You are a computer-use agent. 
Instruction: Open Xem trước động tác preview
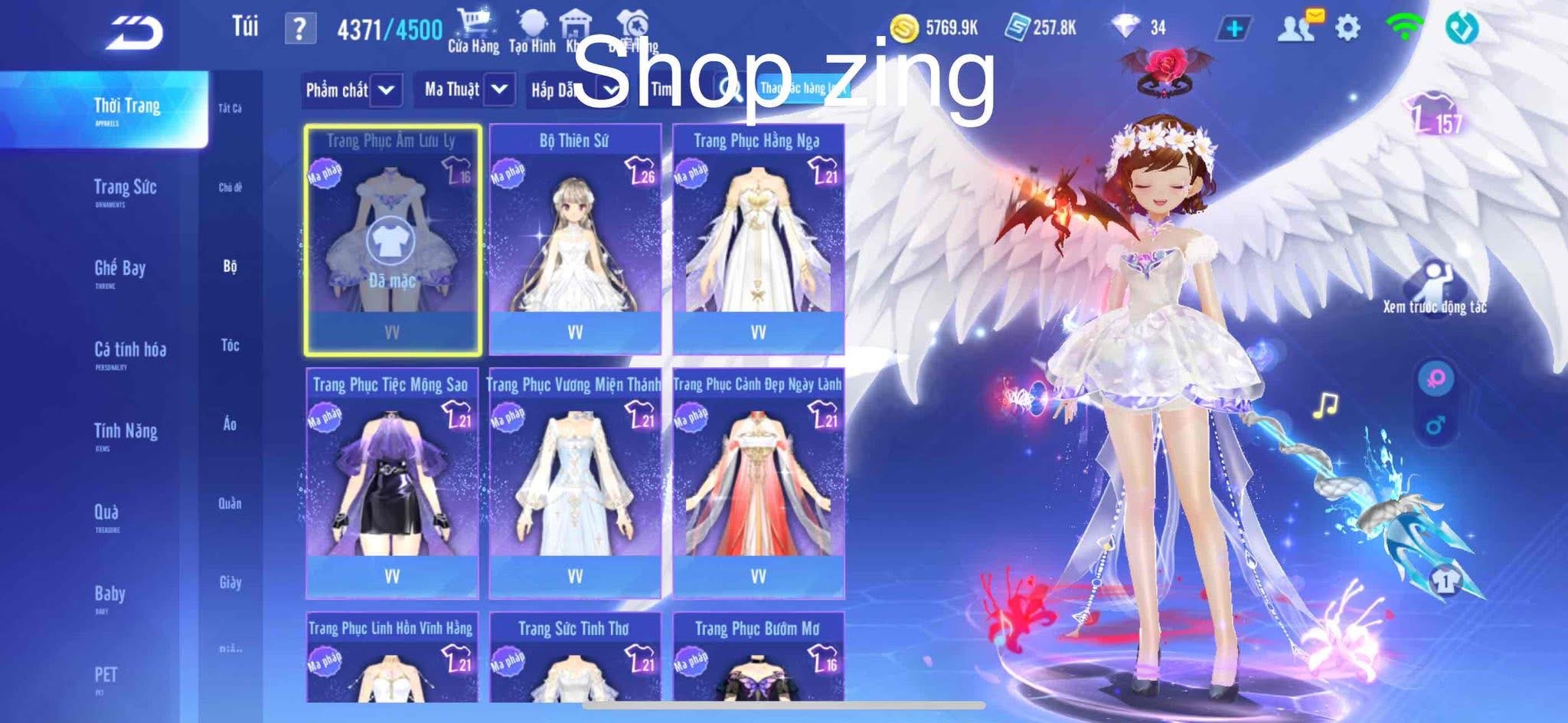pyautogui.click(x=1434, y=287)
